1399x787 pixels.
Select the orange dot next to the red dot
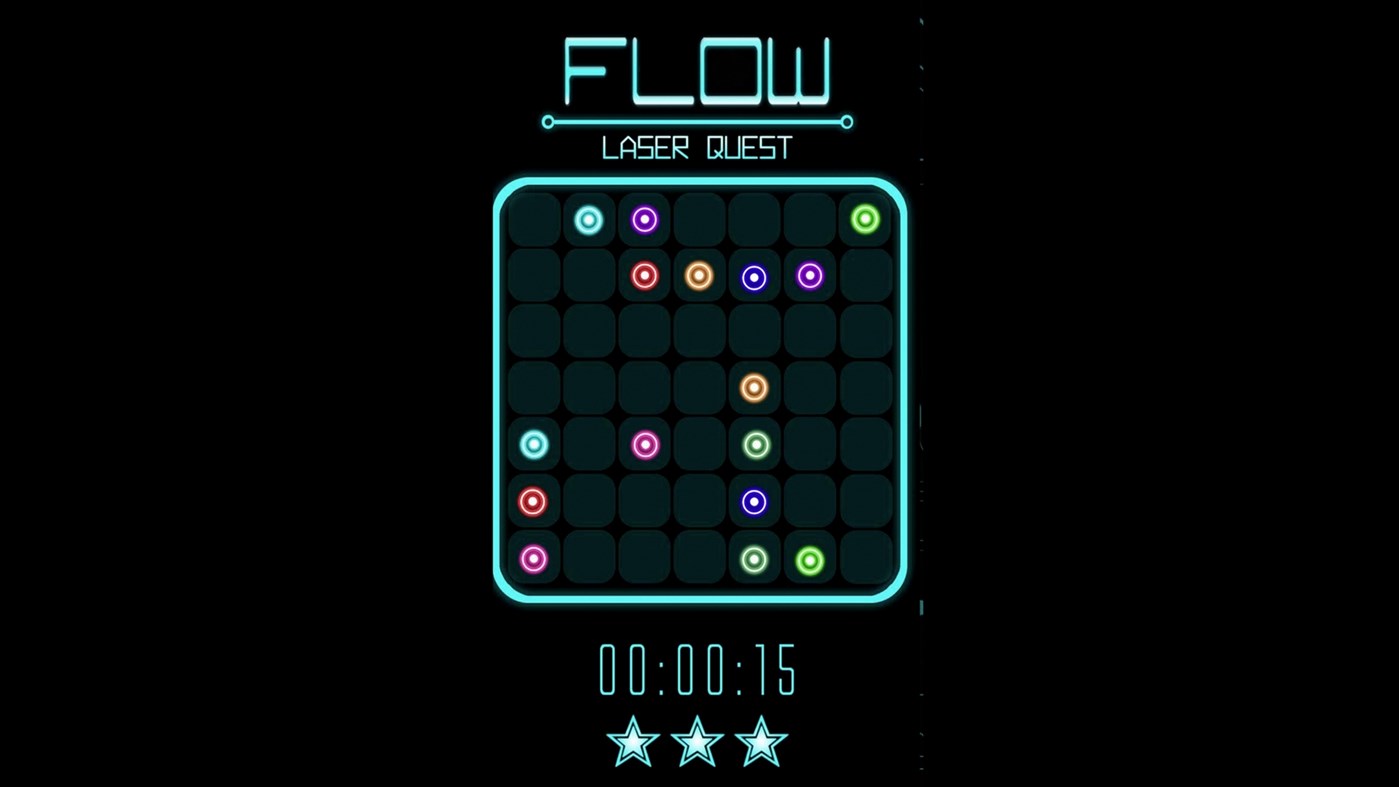[x=698, y=276]
